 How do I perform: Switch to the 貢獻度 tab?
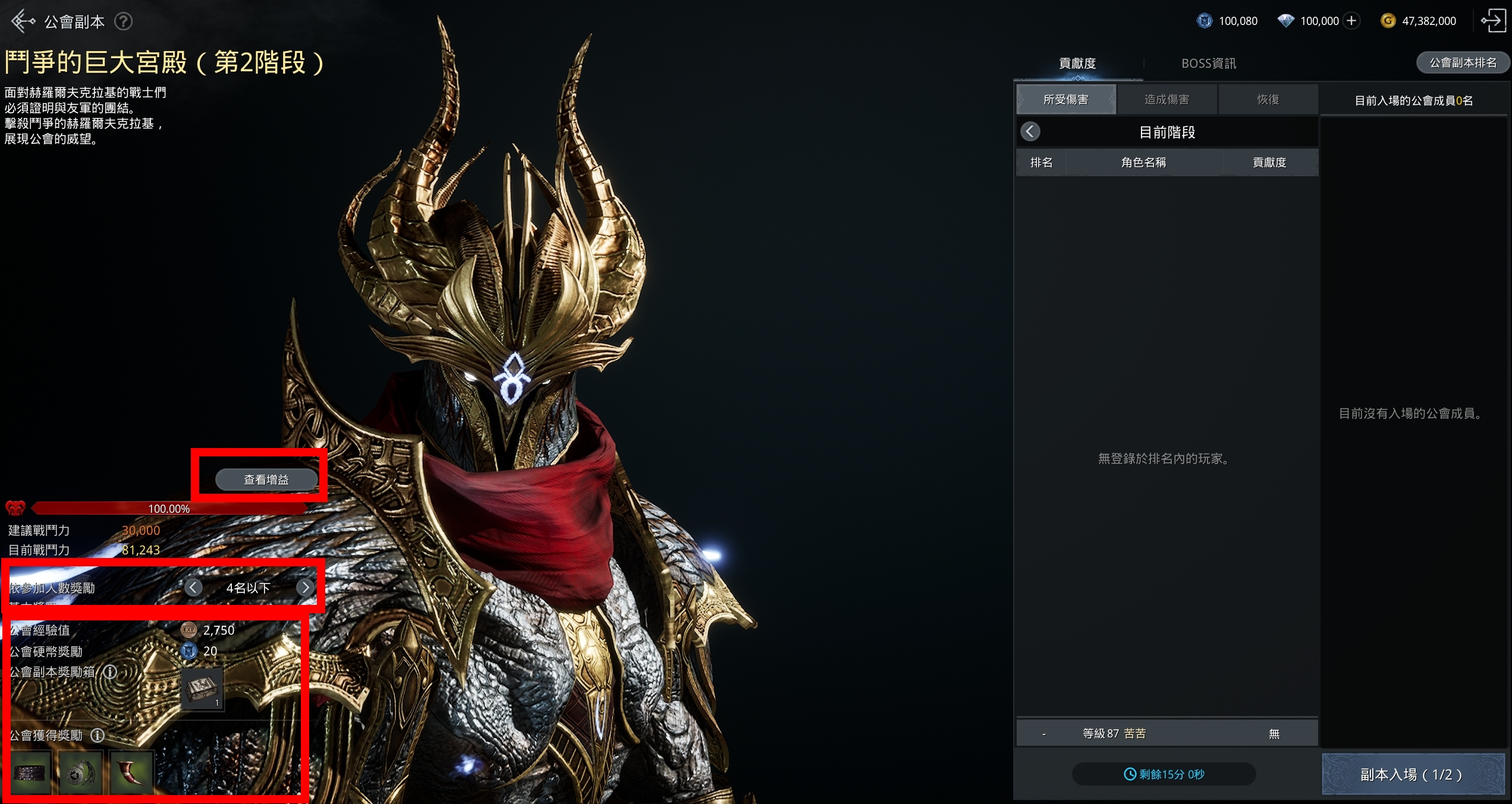click(1077, 63)
